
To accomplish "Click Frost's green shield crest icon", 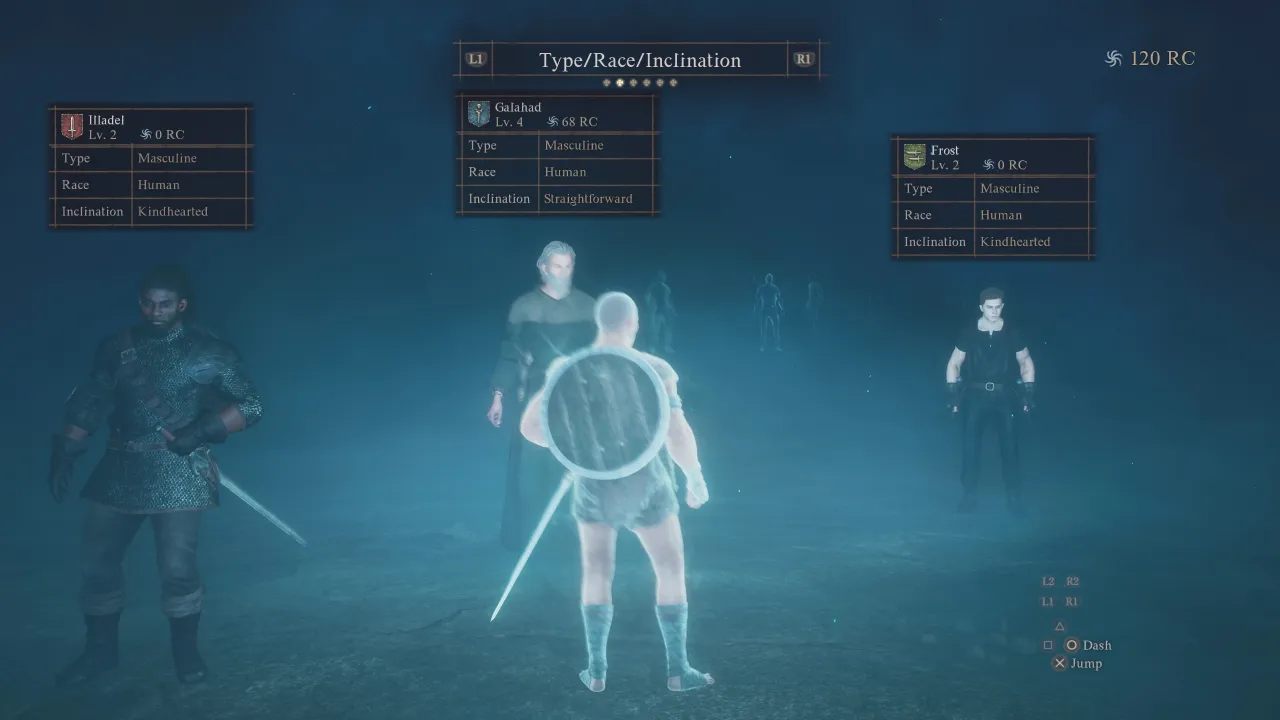I will [x=913, y=156].
